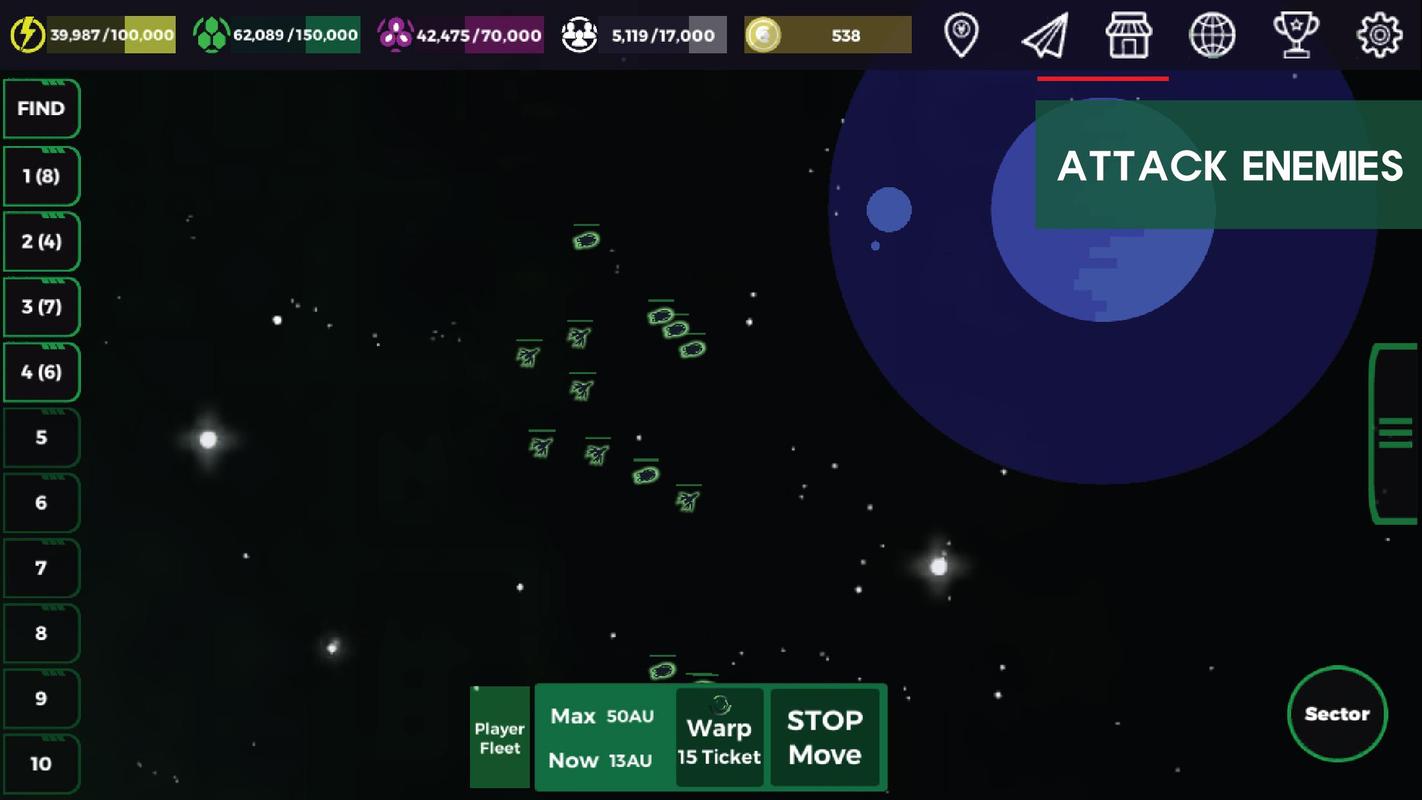Click the gold coin currency icon
1422x800 pixels.
click(763, 35)
